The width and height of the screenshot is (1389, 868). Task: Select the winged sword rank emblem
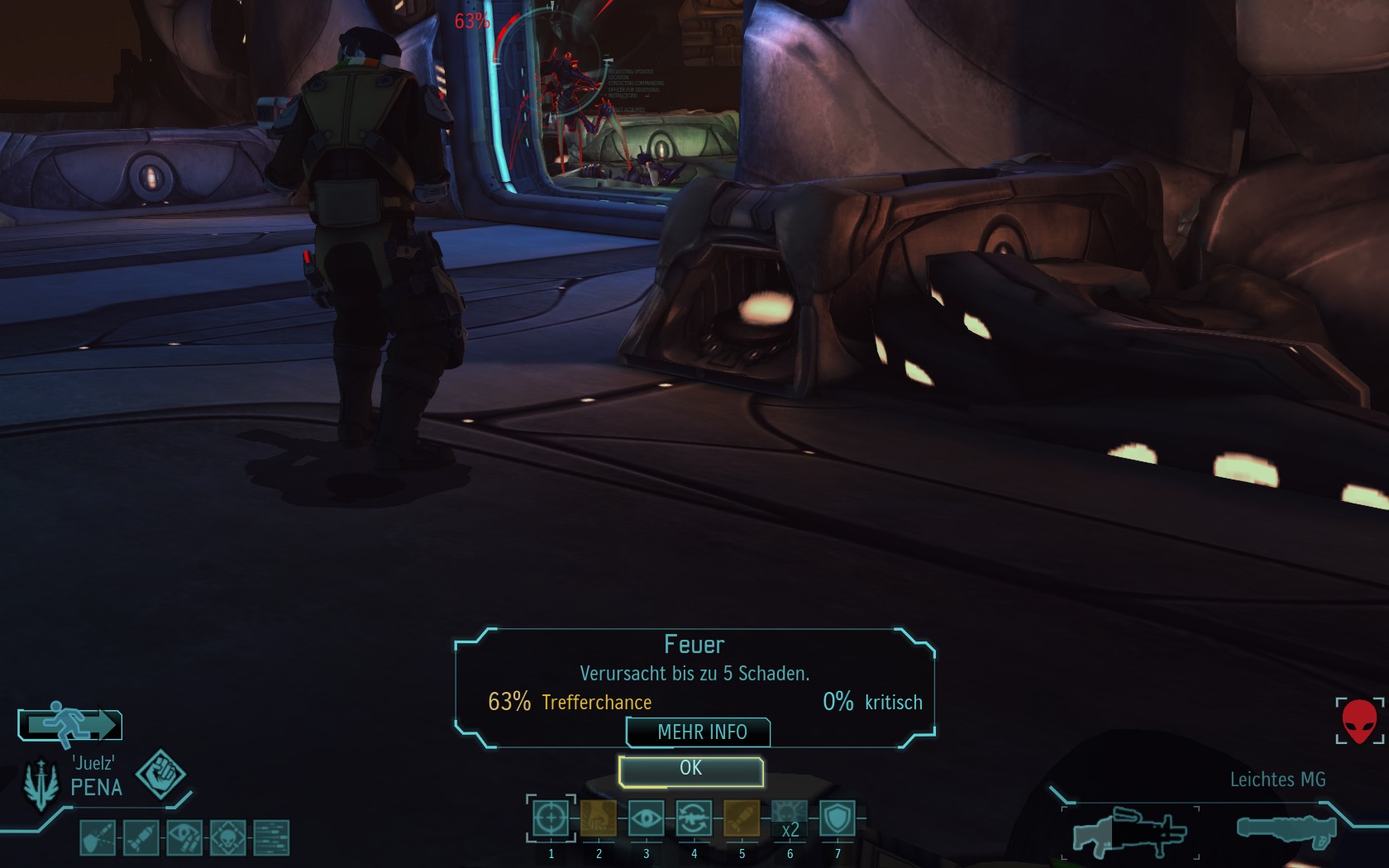tap(41, 784)
